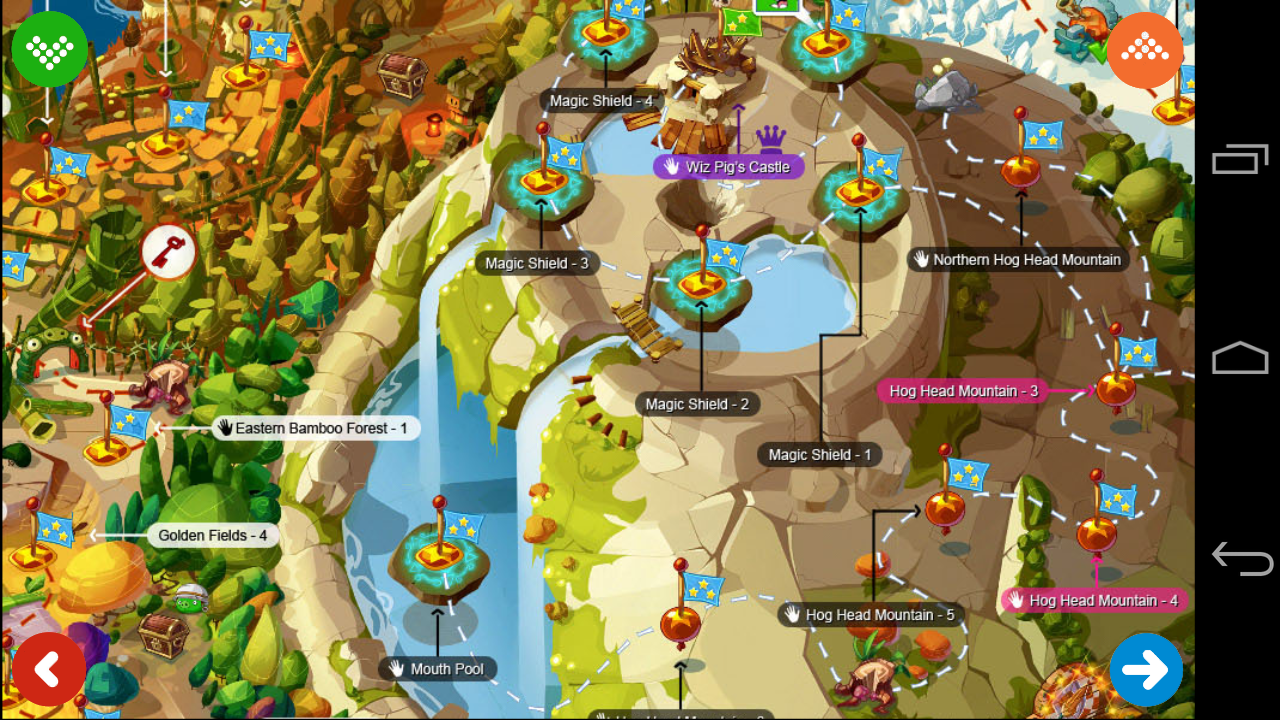Open the Mouth Pool label
The height and width of the screenshot is (720, 1280).
tap(437, 669)
